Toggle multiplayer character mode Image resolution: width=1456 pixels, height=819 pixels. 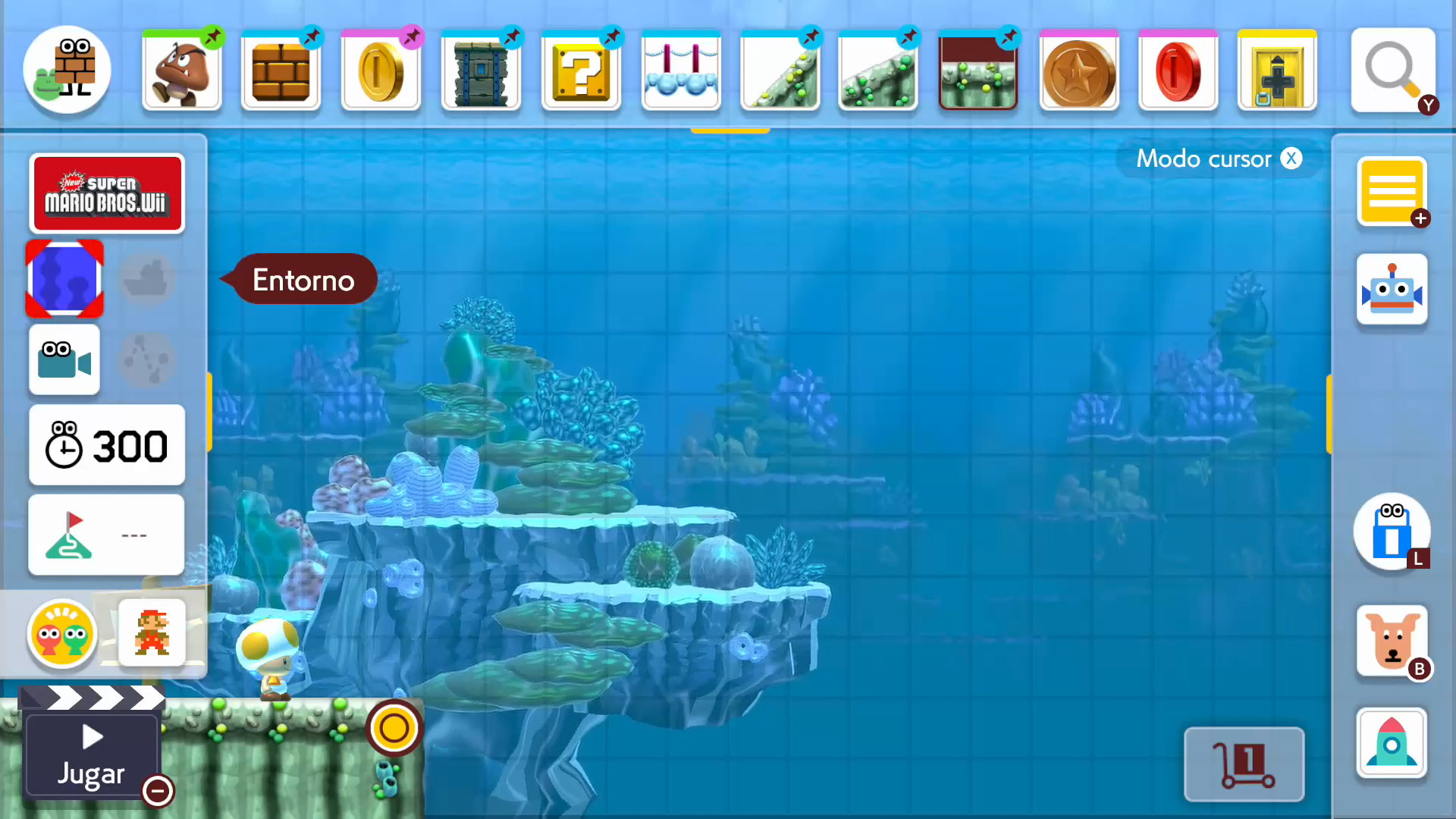coord(61,634)
